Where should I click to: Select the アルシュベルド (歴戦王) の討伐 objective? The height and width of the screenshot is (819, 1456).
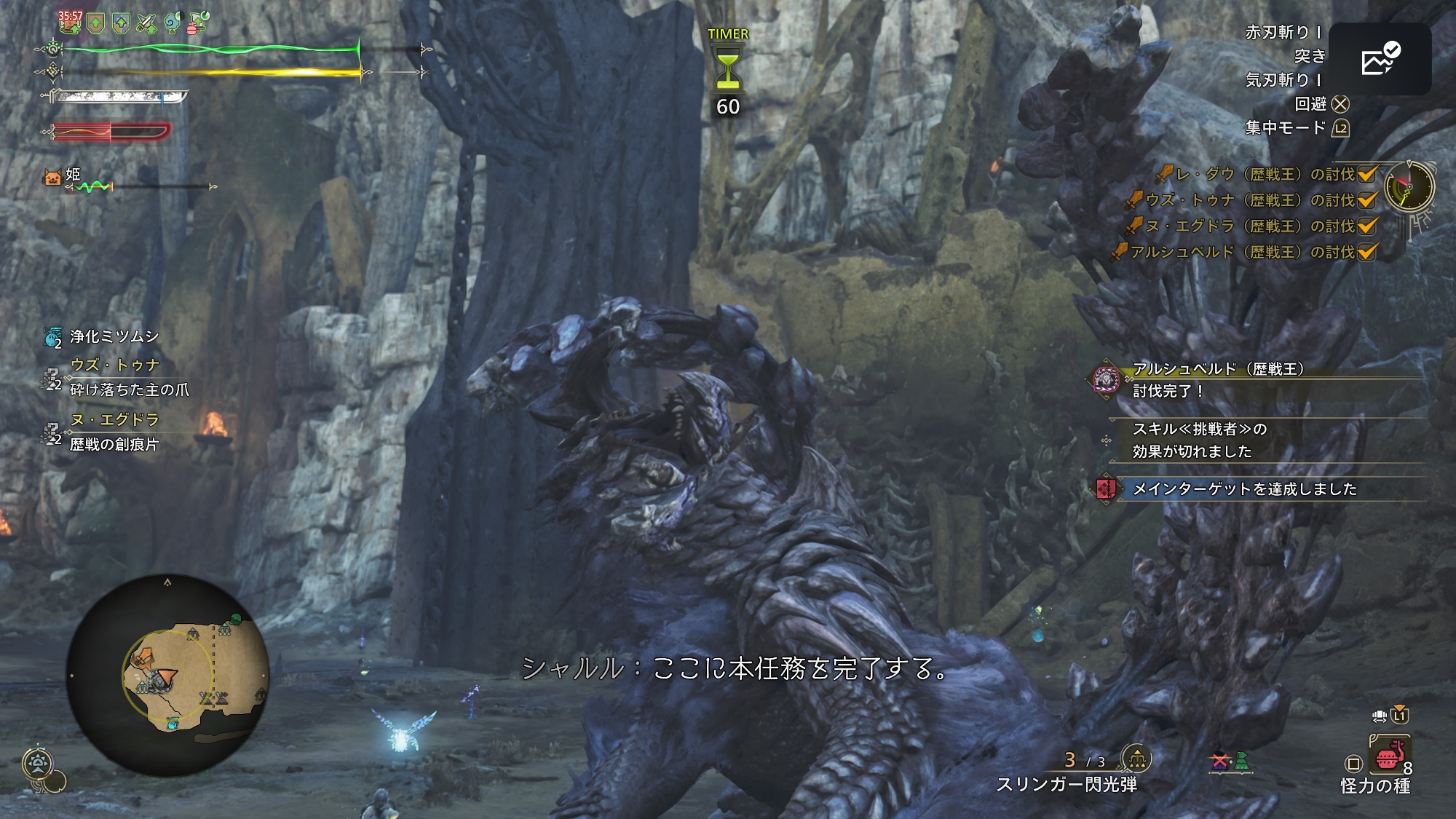coord(1242,252)
